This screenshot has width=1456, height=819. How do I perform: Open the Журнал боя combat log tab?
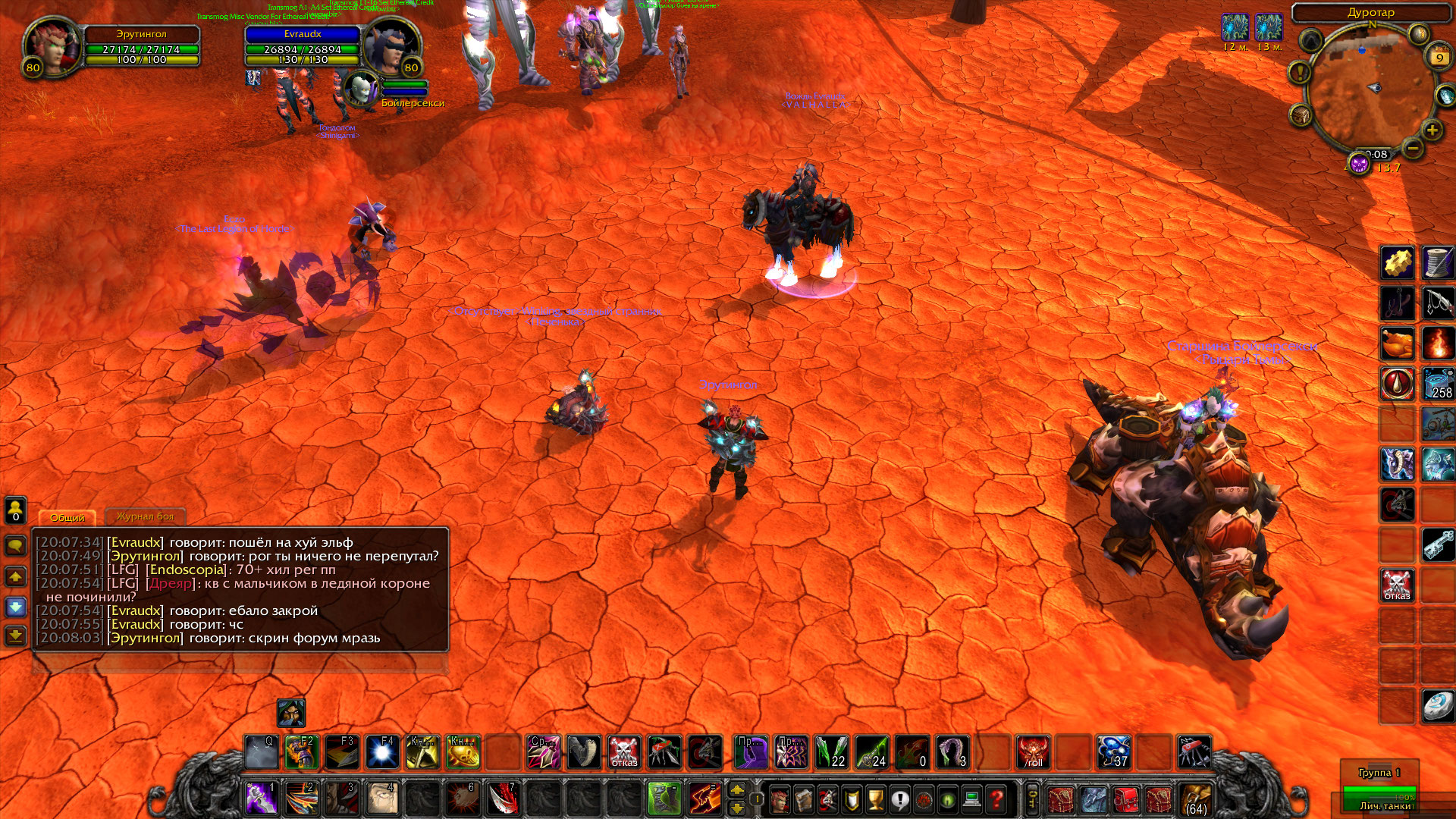[x=145, y=516]
